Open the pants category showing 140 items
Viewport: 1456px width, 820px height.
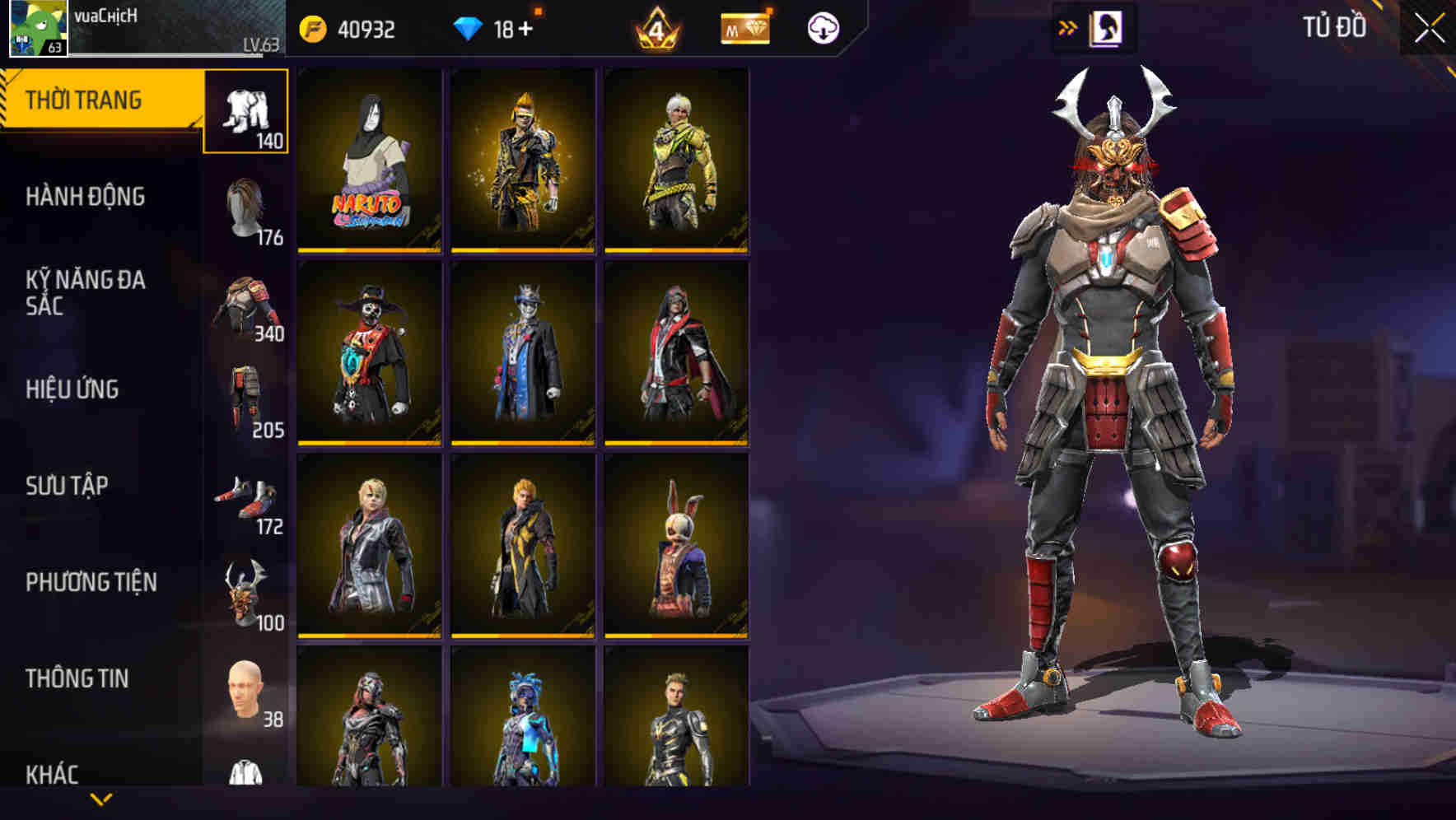tap(246, 111)
